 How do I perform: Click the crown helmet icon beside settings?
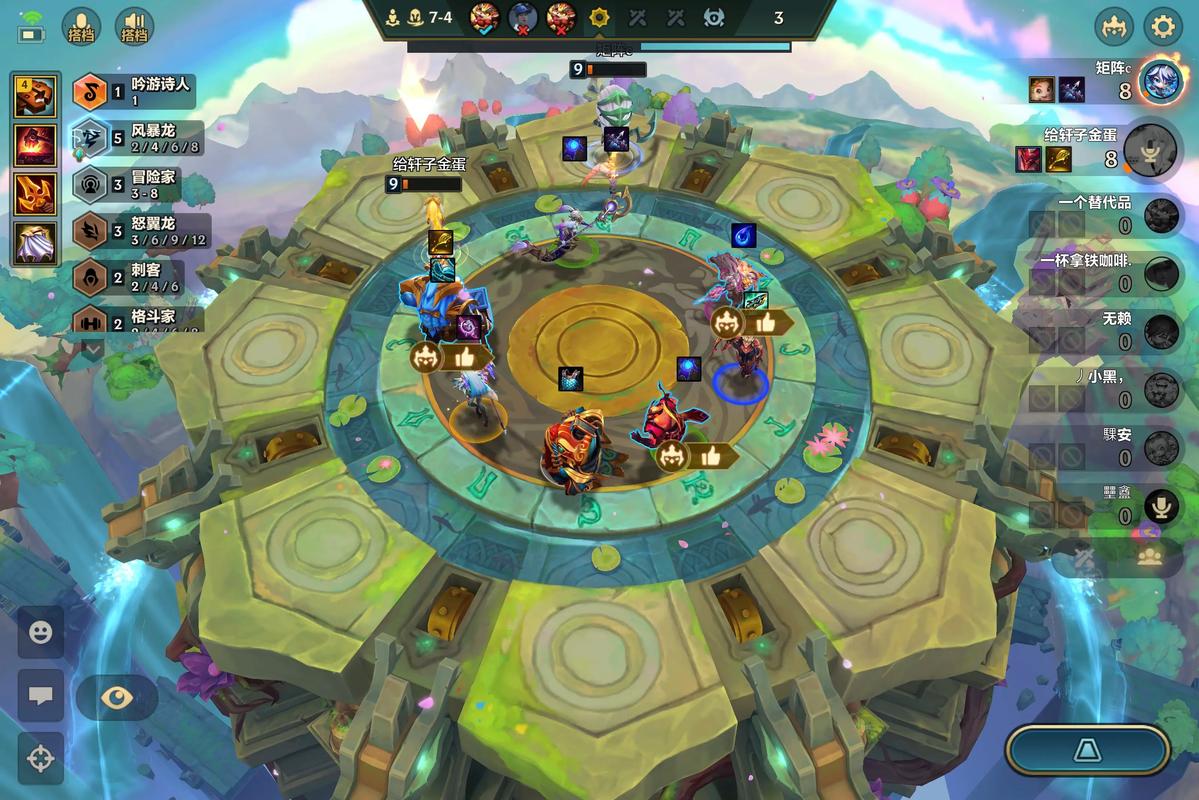click(1114, 27)
